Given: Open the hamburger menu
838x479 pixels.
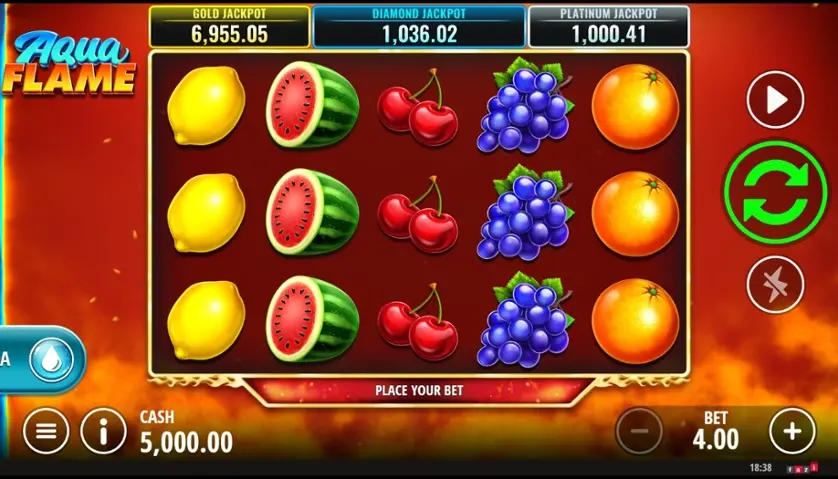Looking at the screenshot, I should [x=46, y=432].
